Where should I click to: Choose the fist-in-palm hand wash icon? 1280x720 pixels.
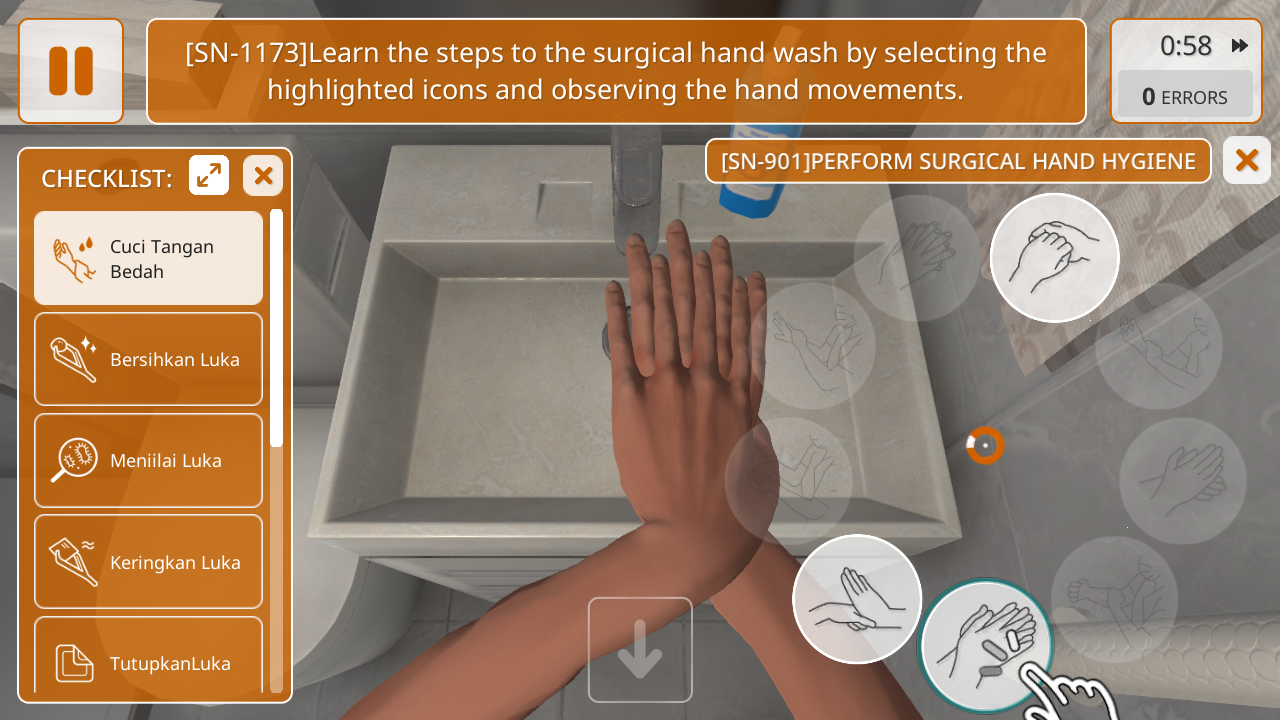[1054, 258]
